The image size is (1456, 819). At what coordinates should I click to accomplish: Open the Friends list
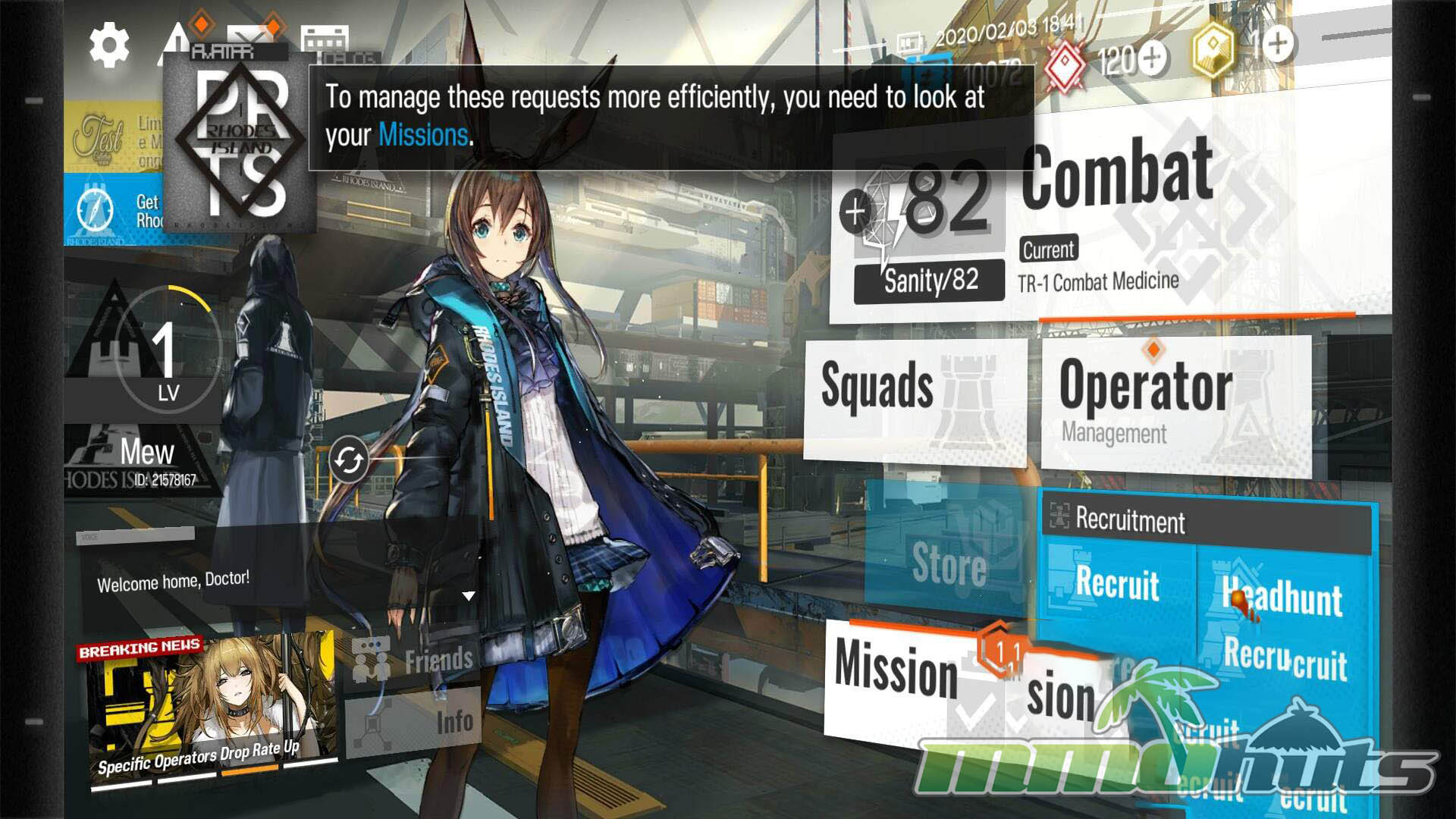(x=414, y=660)
